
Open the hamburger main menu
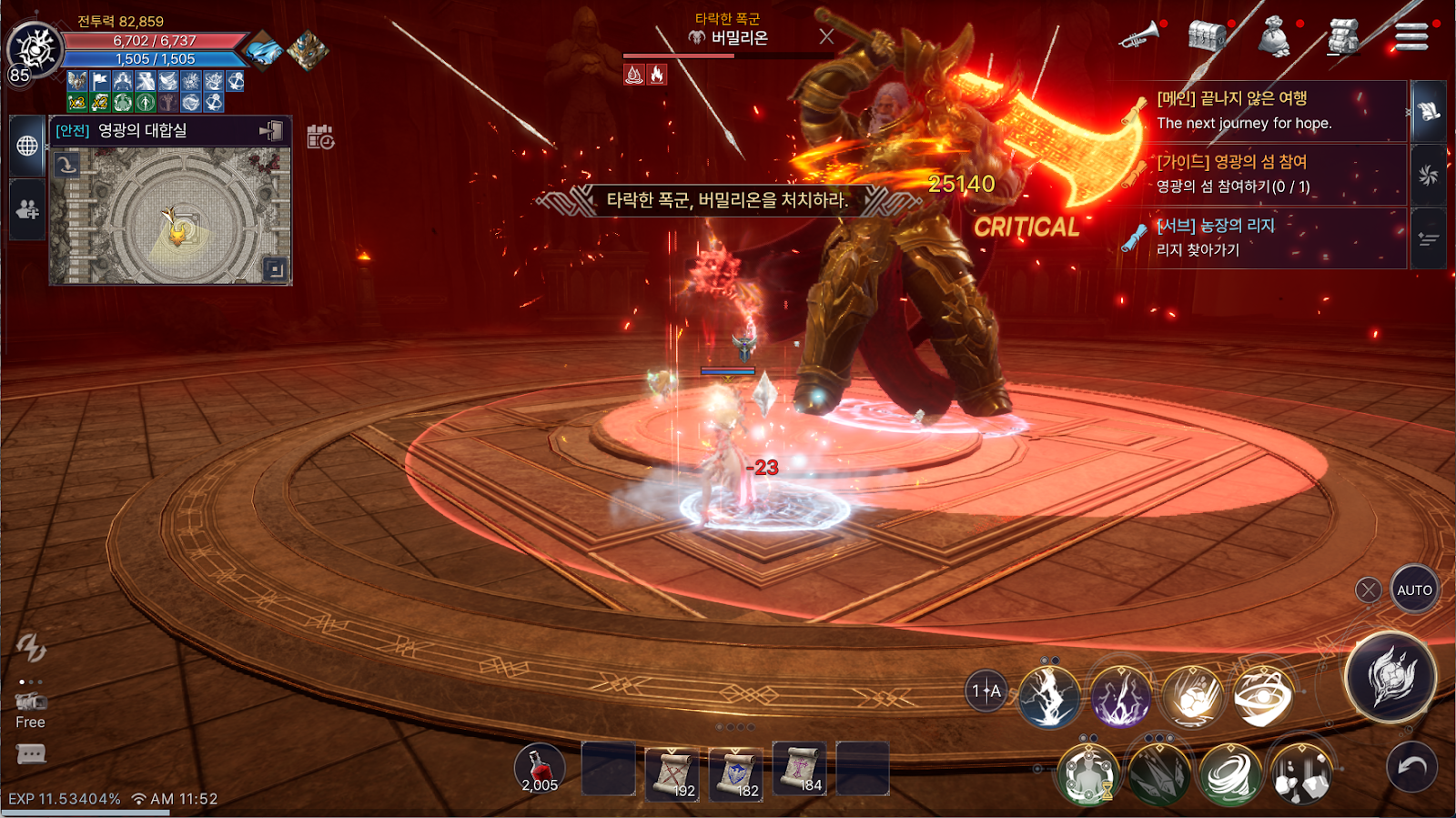click(1411, 36)
